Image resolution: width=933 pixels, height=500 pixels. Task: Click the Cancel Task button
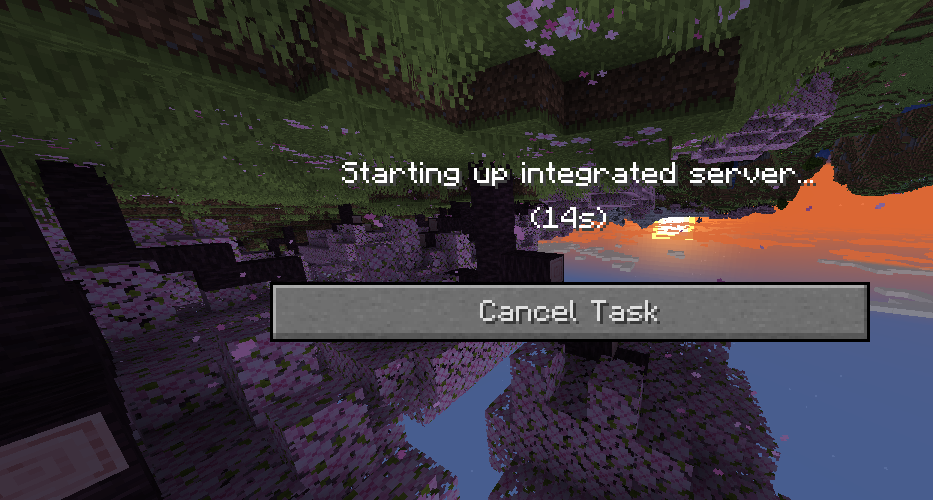[x=569, y=311]
